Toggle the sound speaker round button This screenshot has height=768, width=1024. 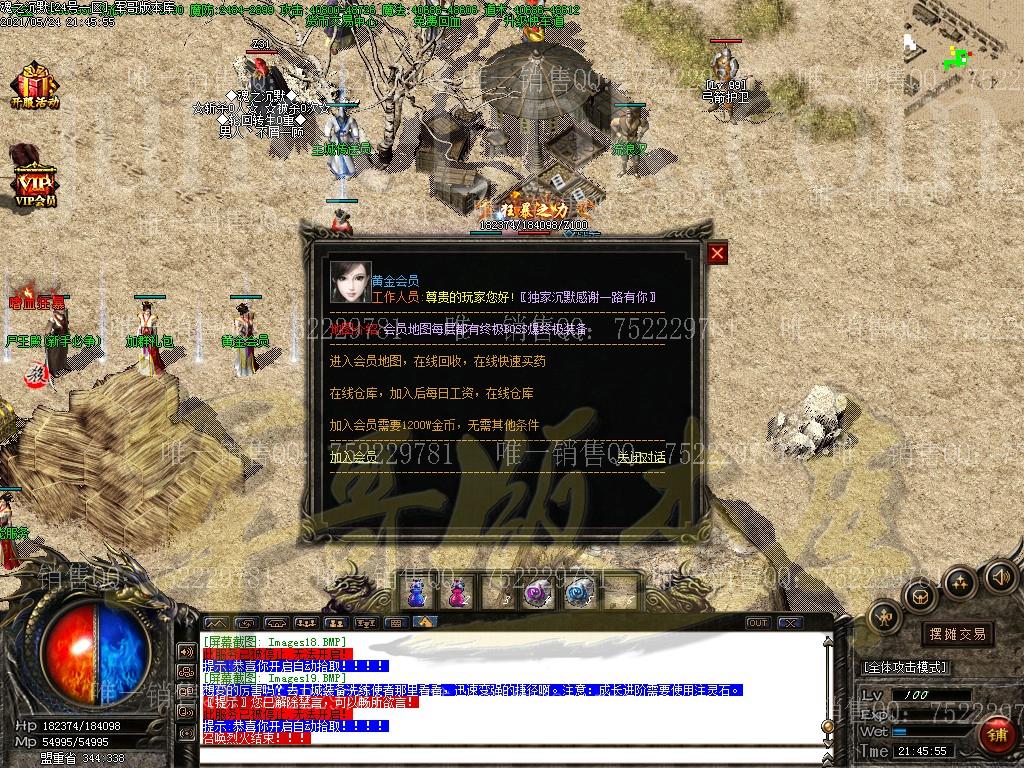(x=1001, y=576)
